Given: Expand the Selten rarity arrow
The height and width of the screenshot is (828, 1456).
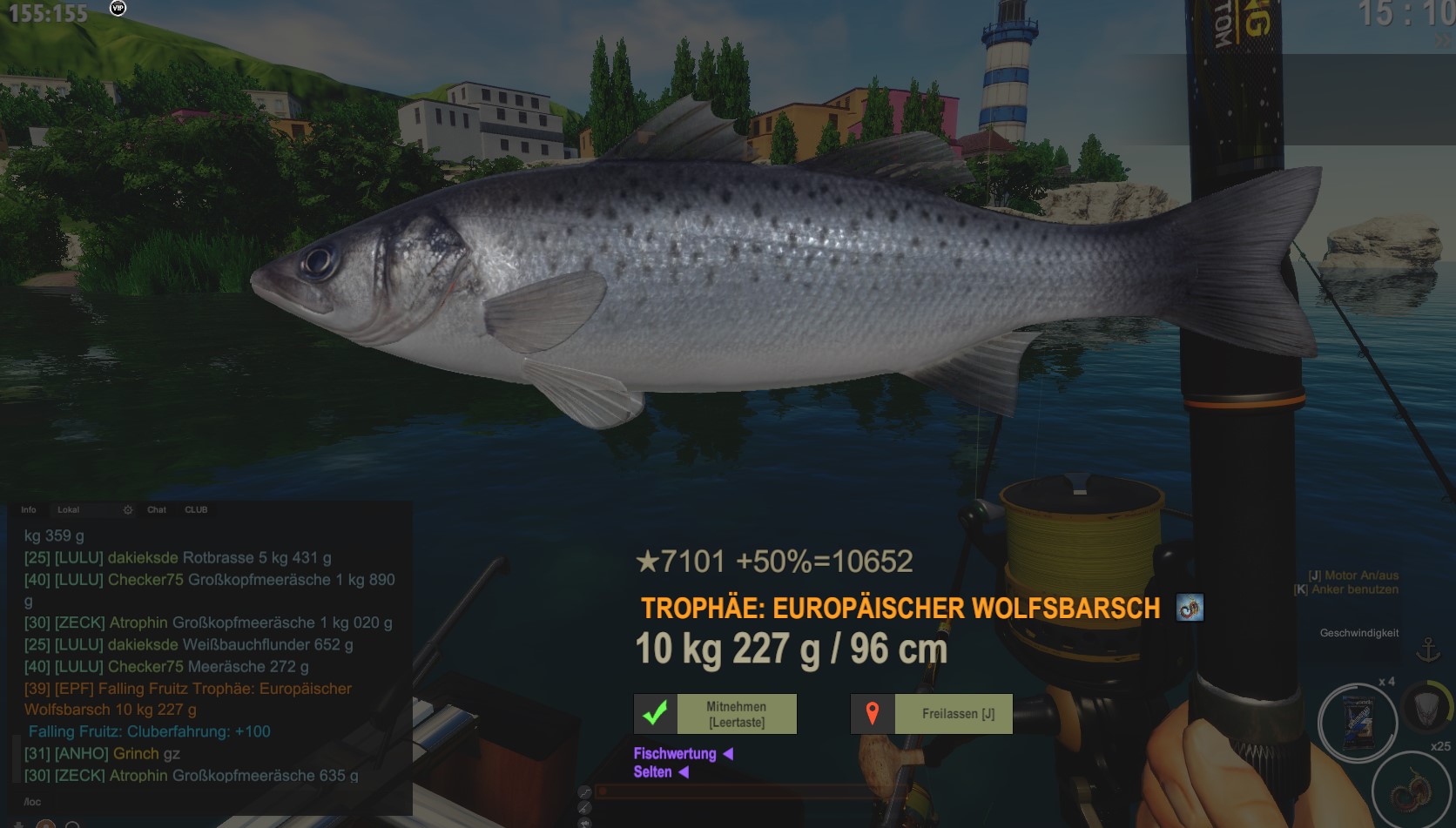Looking at the screenshot, I should tap(684, 772).
